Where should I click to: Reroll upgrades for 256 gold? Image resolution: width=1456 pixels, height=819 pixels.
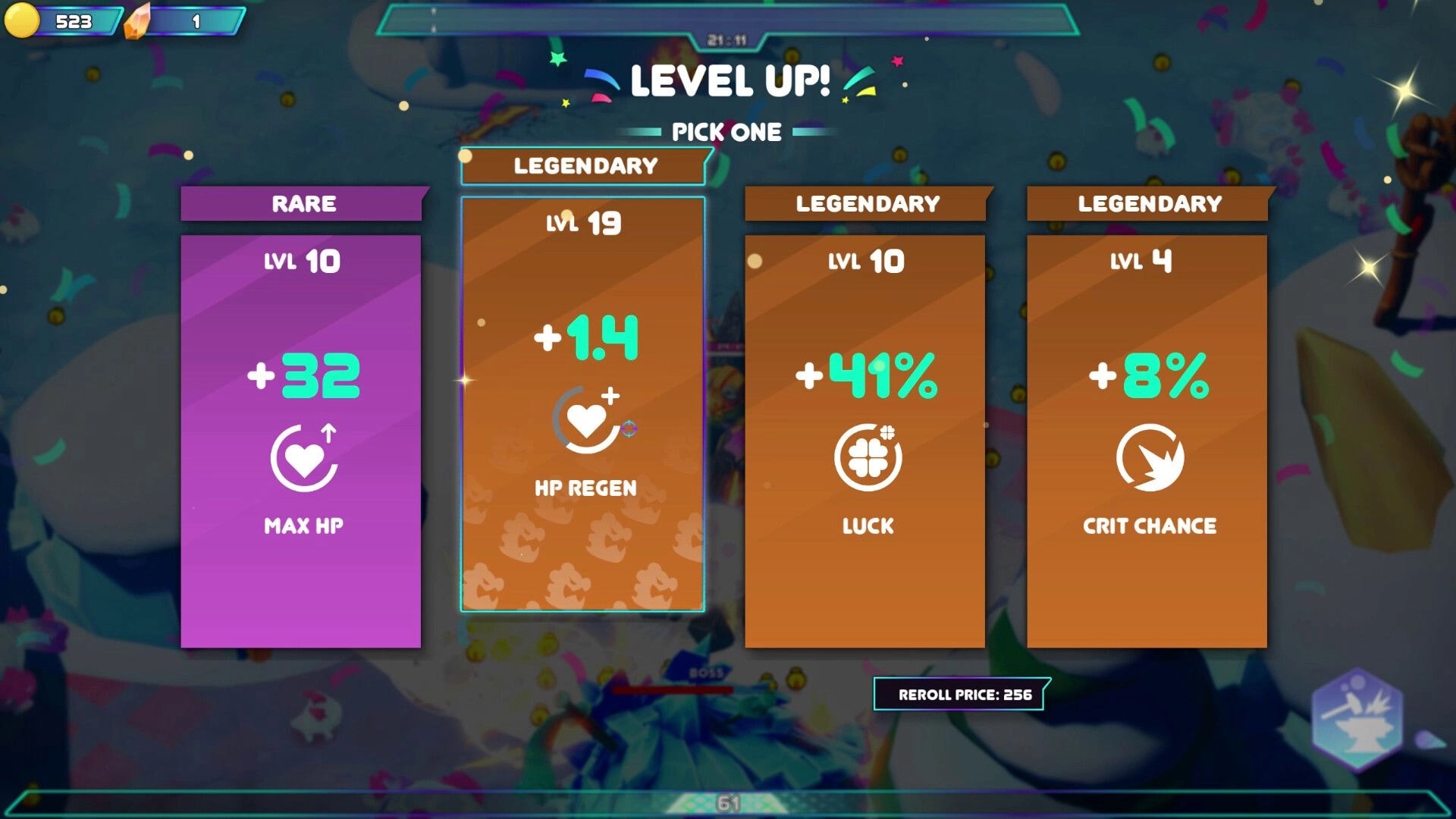click(x=961, y=692)
